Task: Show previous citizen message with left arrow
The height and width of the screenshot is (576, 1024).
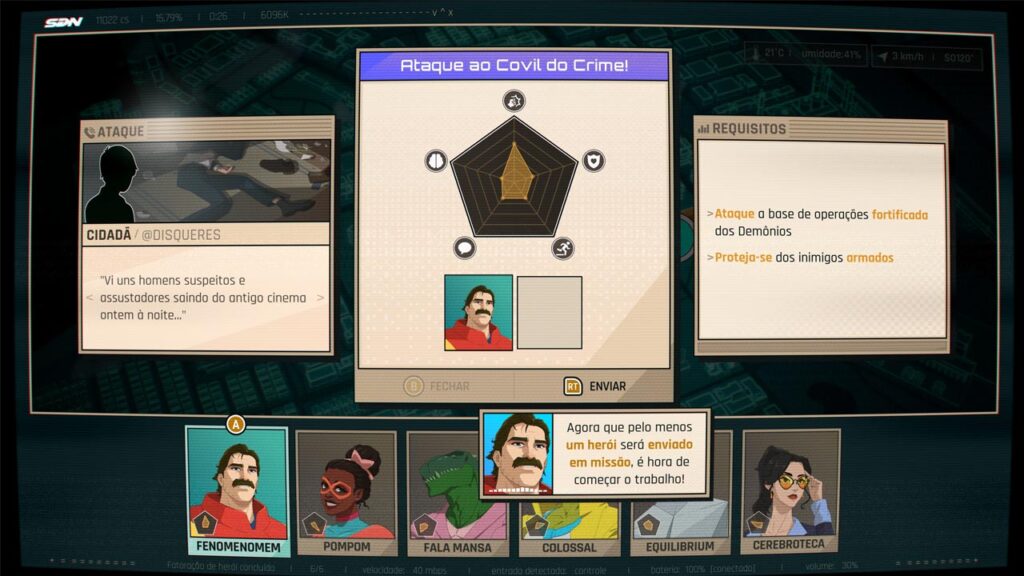Action: tap(90, 298)
